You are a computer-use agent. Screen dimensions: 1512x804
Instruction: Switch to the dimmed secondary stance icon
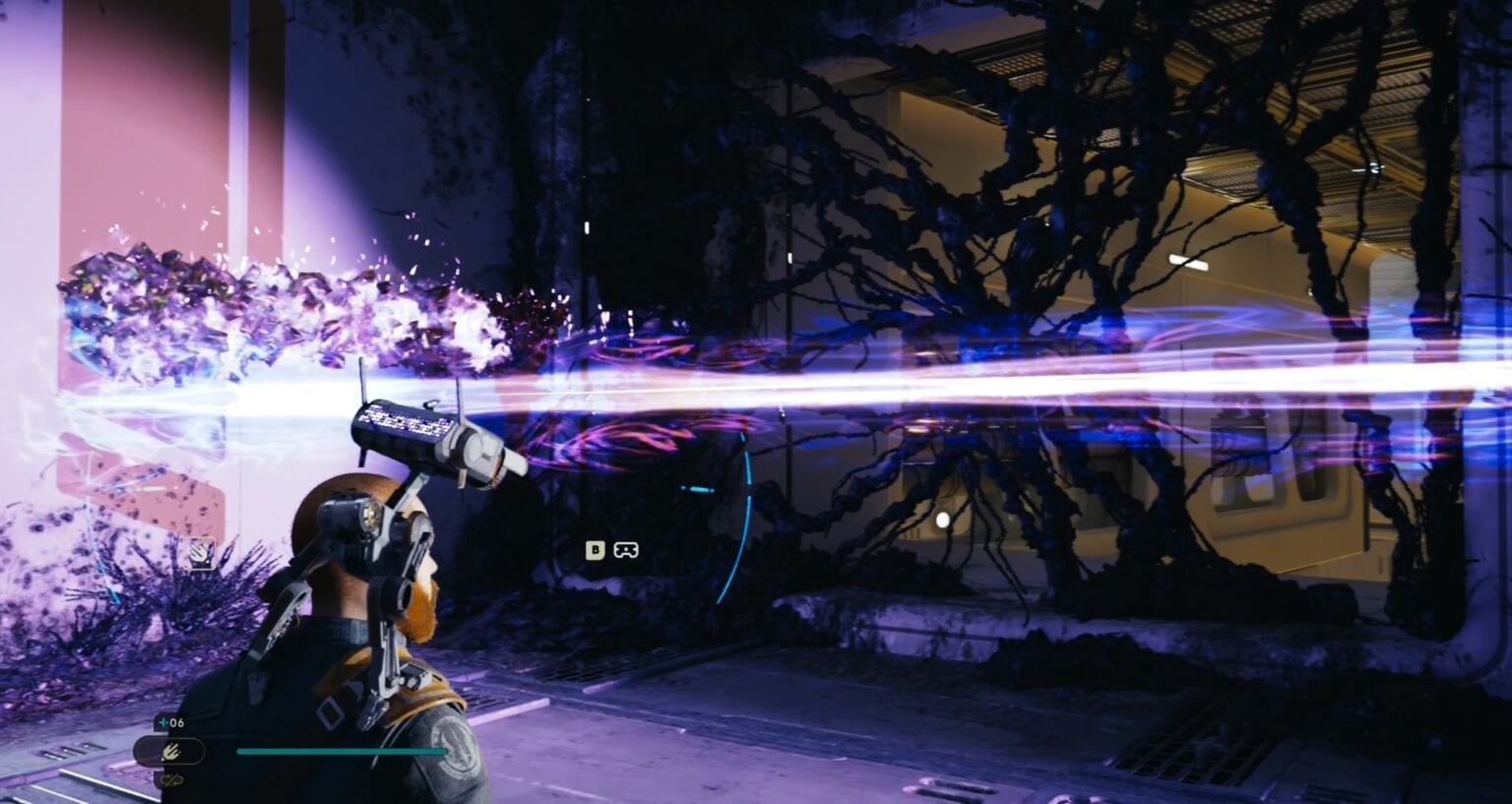coord(172,781)
